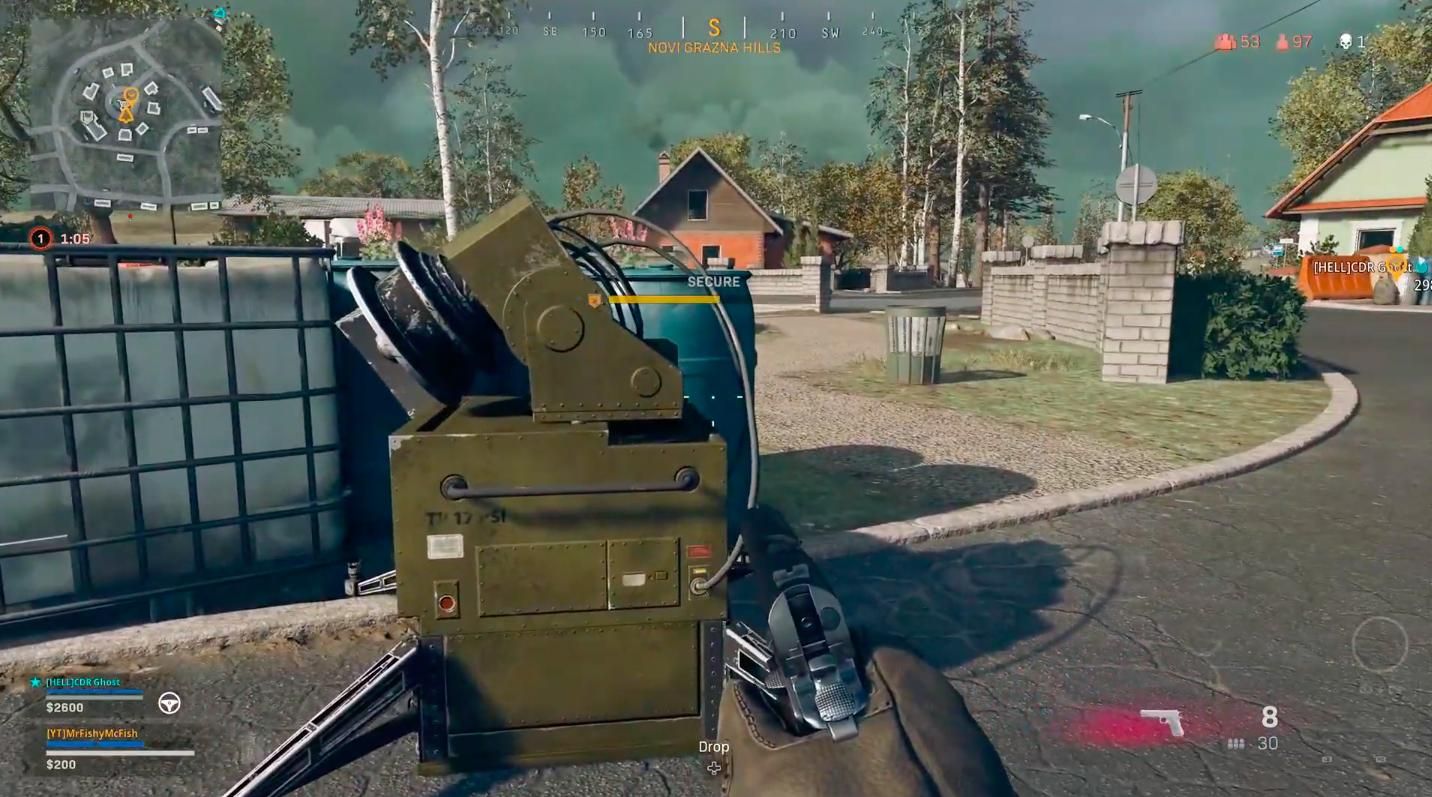The image size is (1432, 797).
Task: Click the skull kill counter icon
Action: (x=1347, y=41)
